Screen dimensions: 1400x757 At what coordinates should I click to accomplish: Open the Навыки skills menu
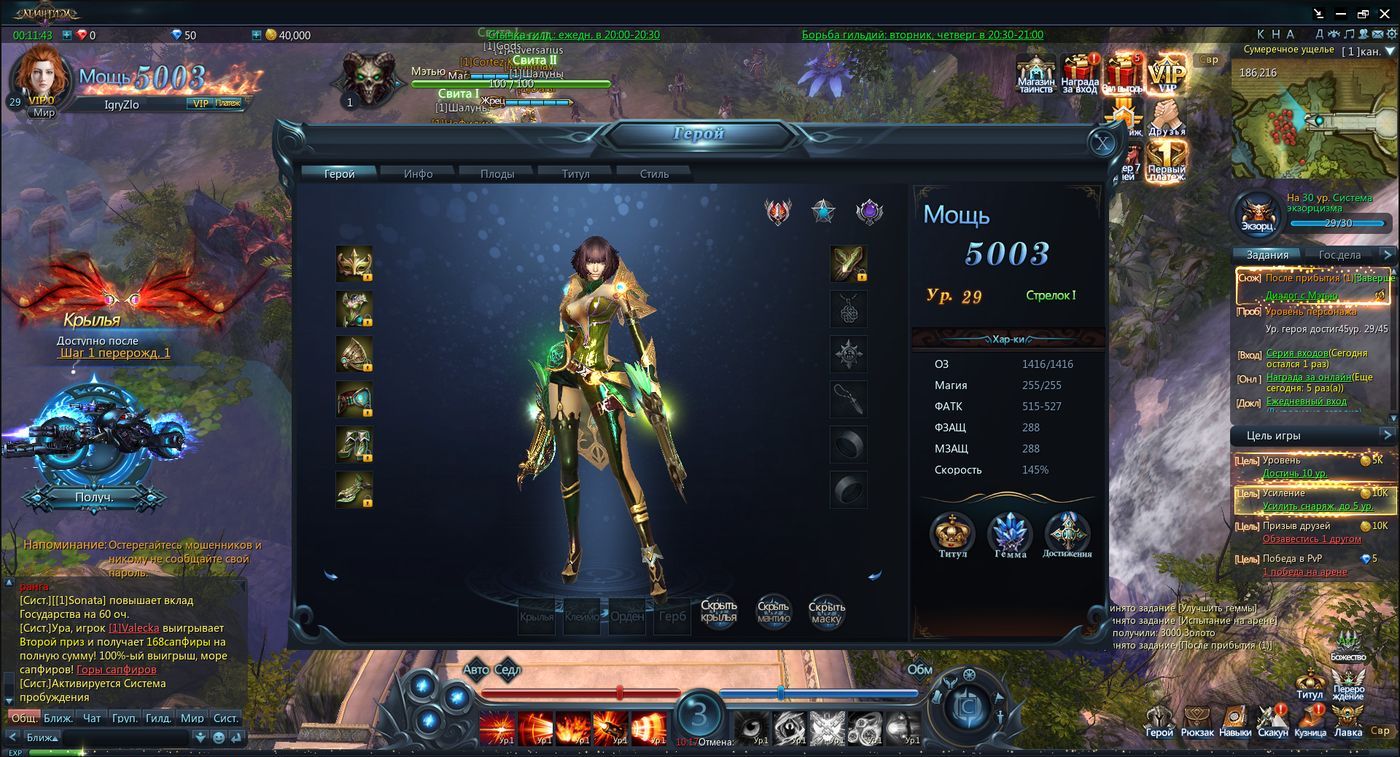click(1235, 718)
